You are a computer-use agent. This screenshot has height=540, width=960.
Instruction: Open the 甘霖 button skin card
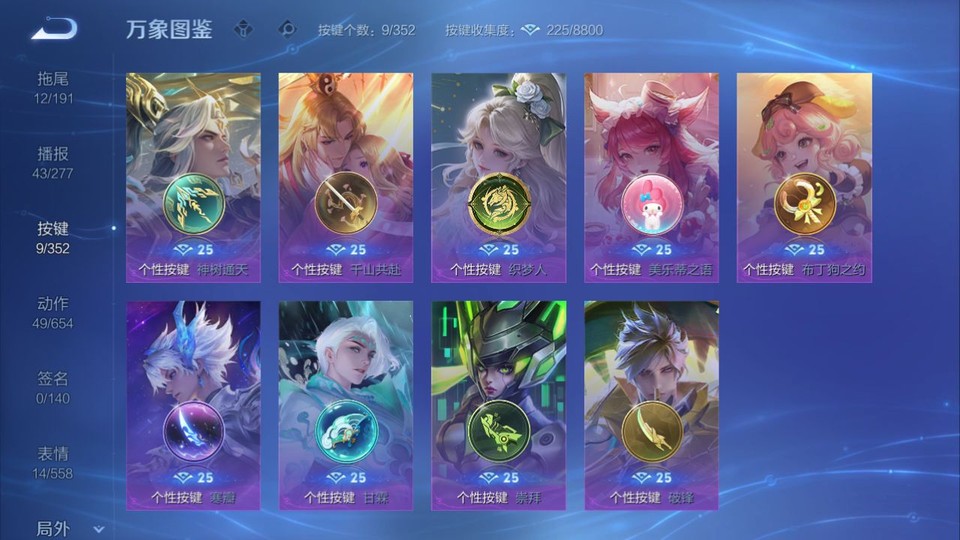[346, 405]
